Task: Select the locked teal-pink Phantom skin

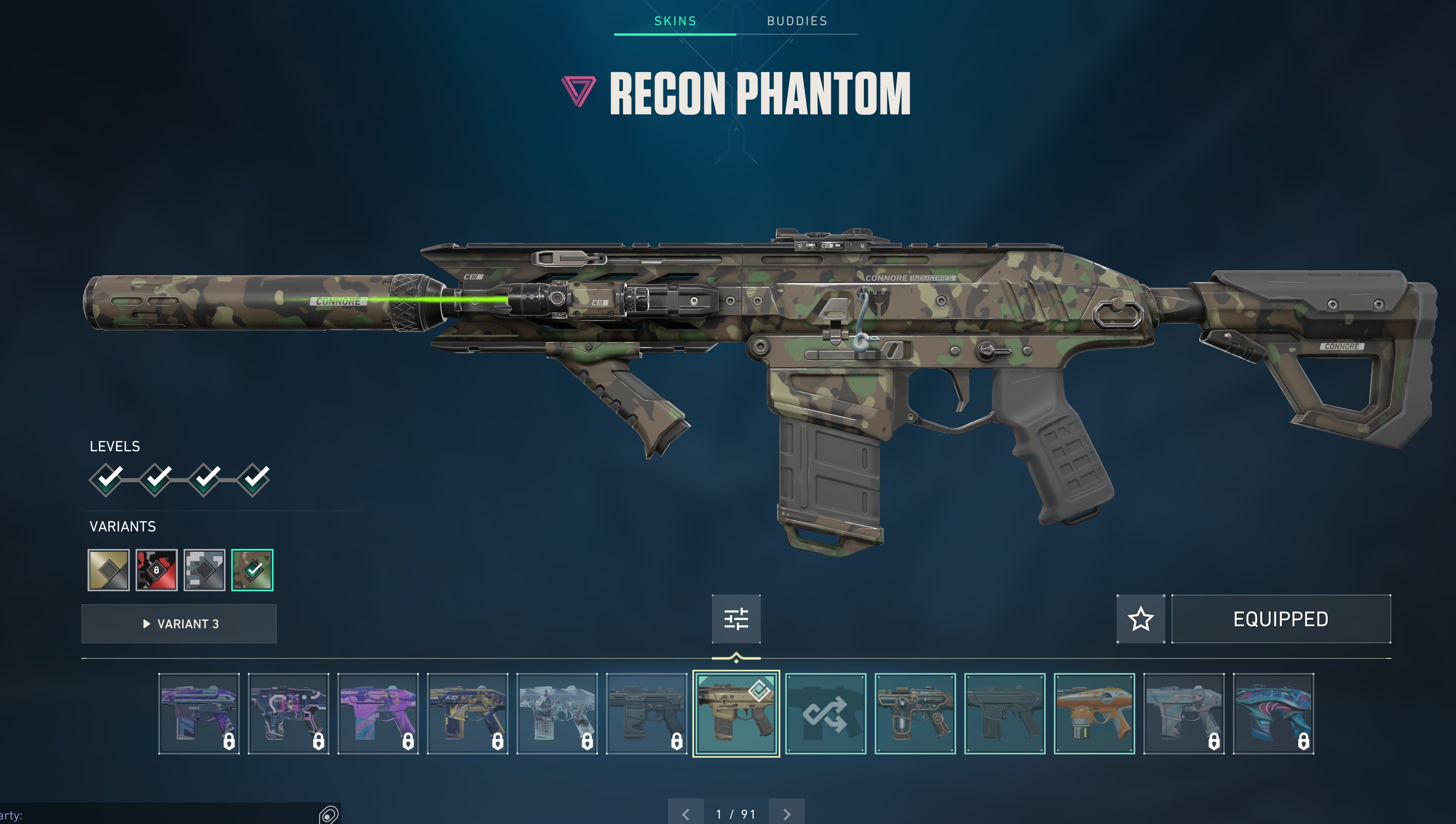Action: click(1273, 713)
